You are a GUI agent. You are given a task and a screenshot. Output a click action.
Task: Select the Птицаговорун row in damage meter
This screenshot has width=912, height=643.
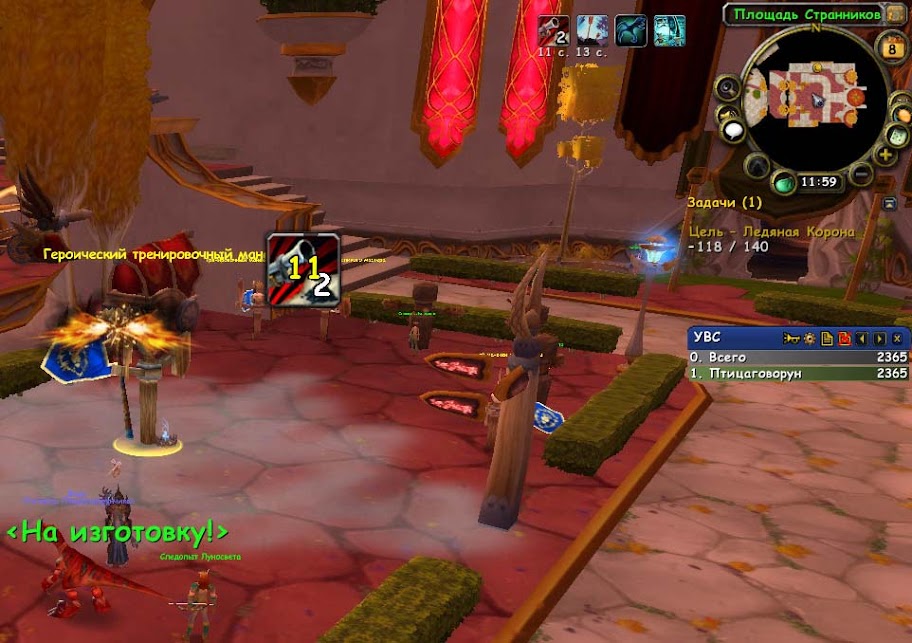click(x=798, y=373)
